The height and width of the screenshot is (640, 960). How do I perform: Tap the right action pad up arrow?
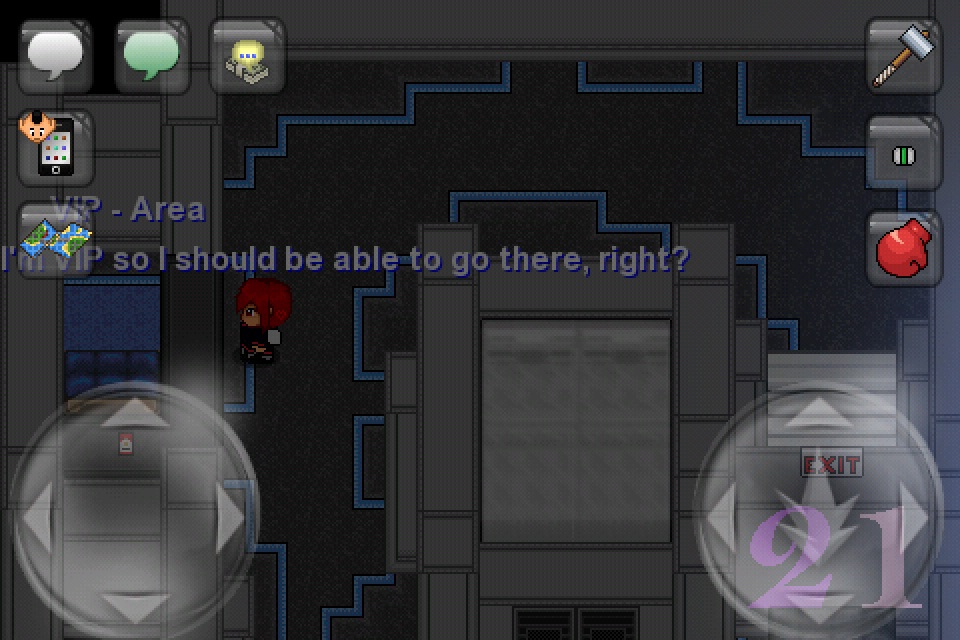coord(818,410)
